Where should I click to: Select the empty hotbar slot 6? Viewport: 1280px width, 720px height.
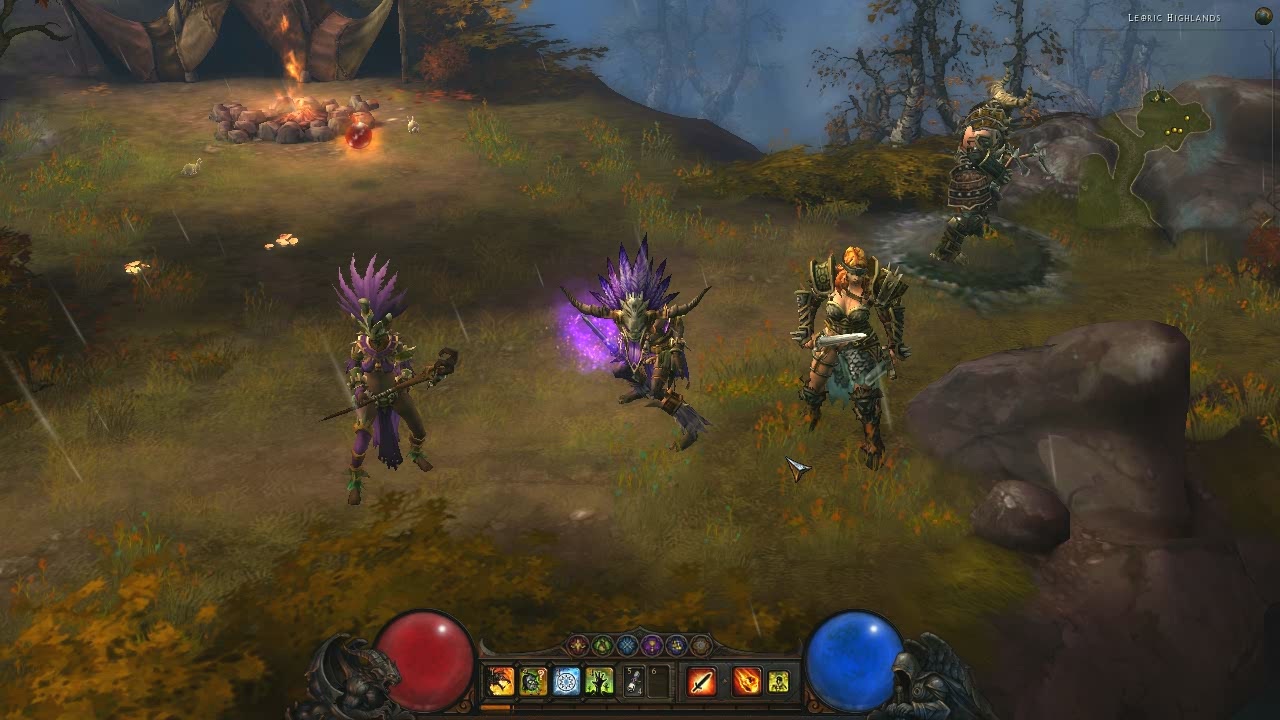click(659, 682)
